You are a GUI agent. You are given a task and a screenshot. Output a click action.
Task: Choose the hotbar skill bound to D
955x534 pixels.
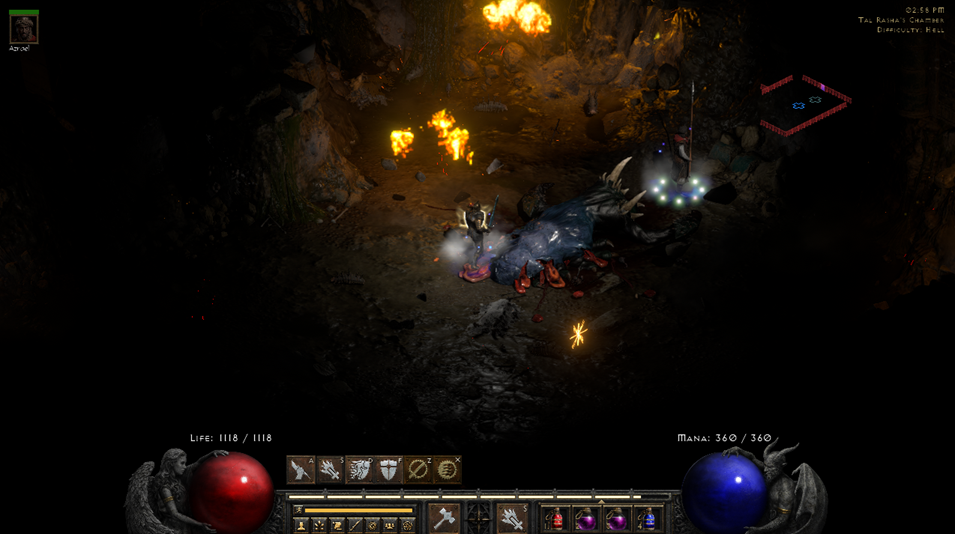pyautogui.click(x=359, y=470)
